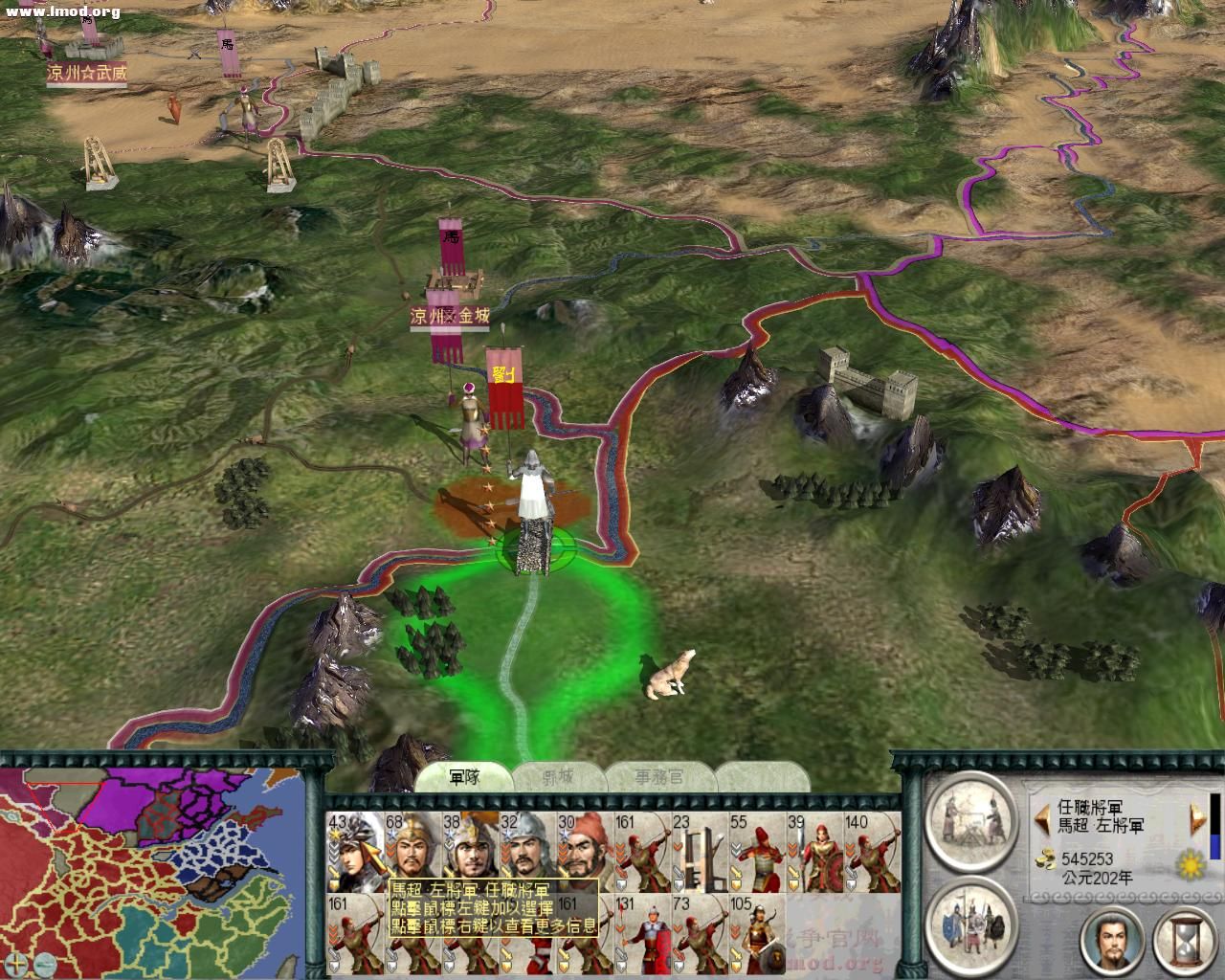Select the siege engine unit card numbered 23
This screenshot has width=1225, height=980.
coord(700,850)
